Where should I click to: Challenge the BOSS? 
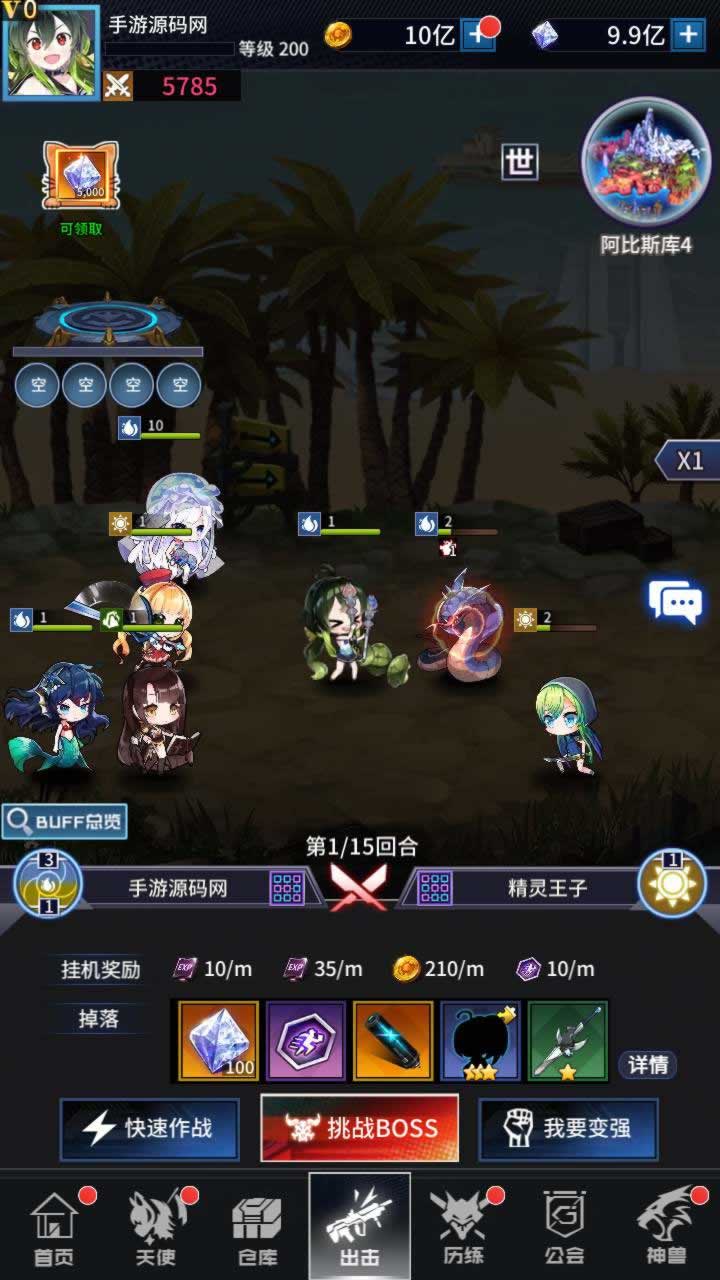[360, 1129]
